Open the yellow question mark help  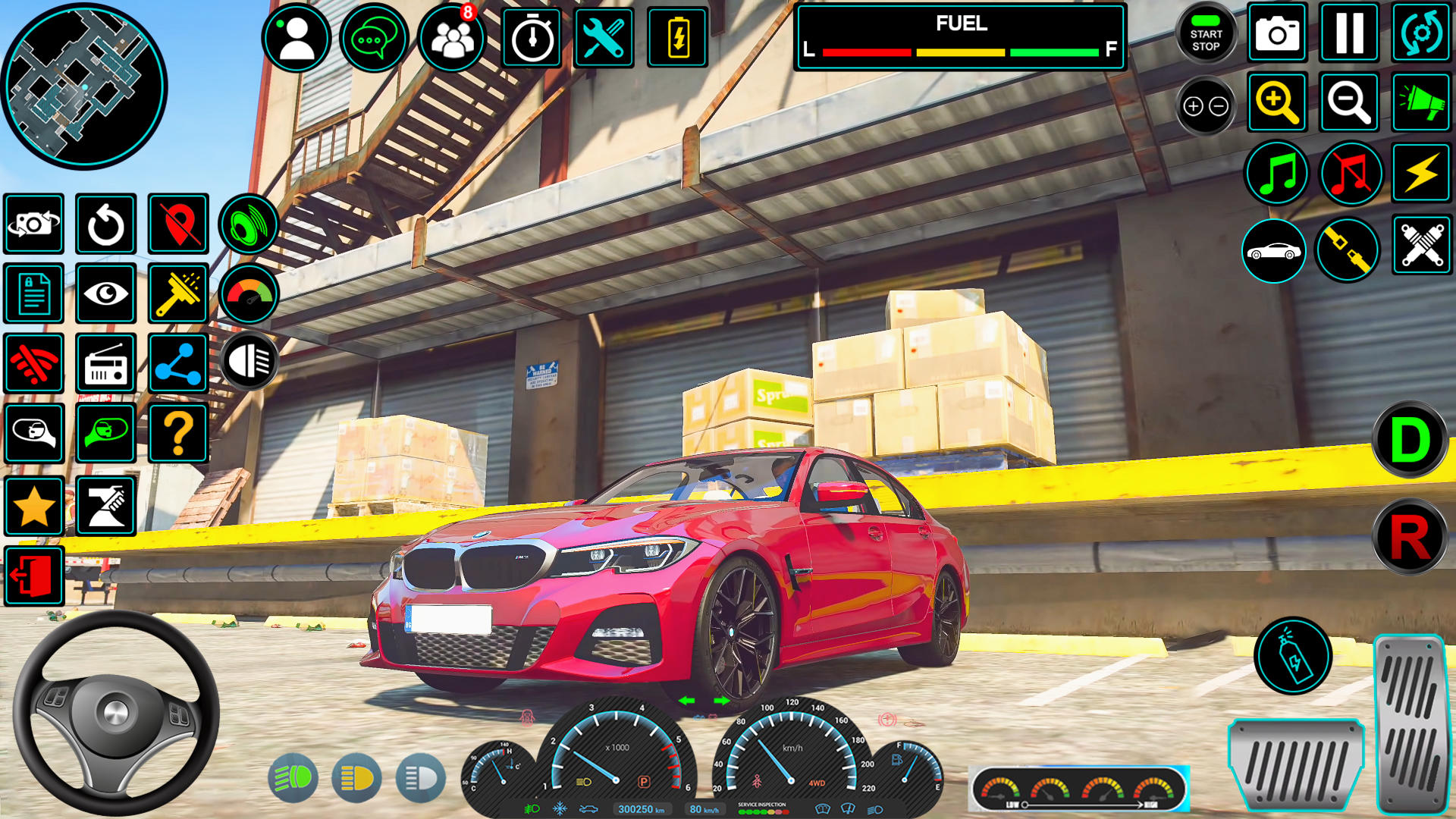[178, 434]
